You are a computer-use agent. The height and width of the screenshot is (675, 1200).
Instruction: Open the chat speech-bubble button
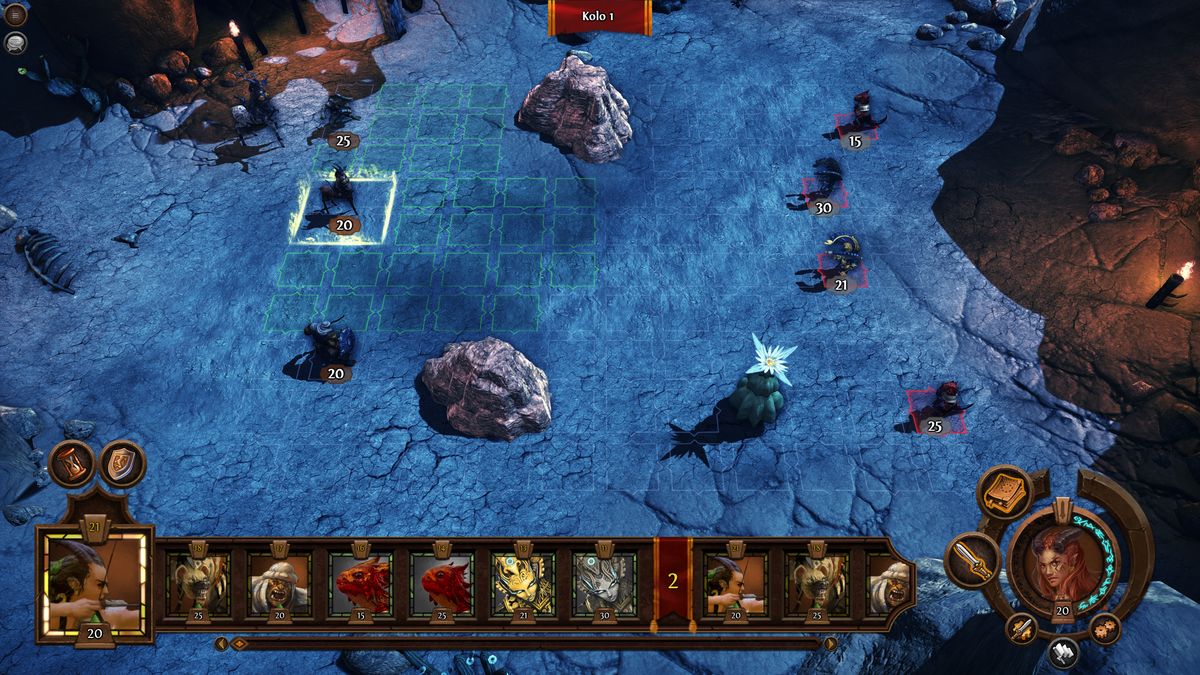tap(15, 42)
